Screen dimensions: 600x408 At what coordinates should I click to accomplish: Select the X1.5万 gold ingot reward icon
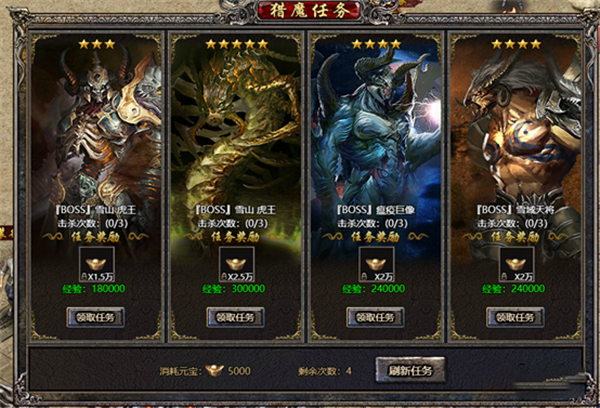pyautogui.click(x=95, y=266)
